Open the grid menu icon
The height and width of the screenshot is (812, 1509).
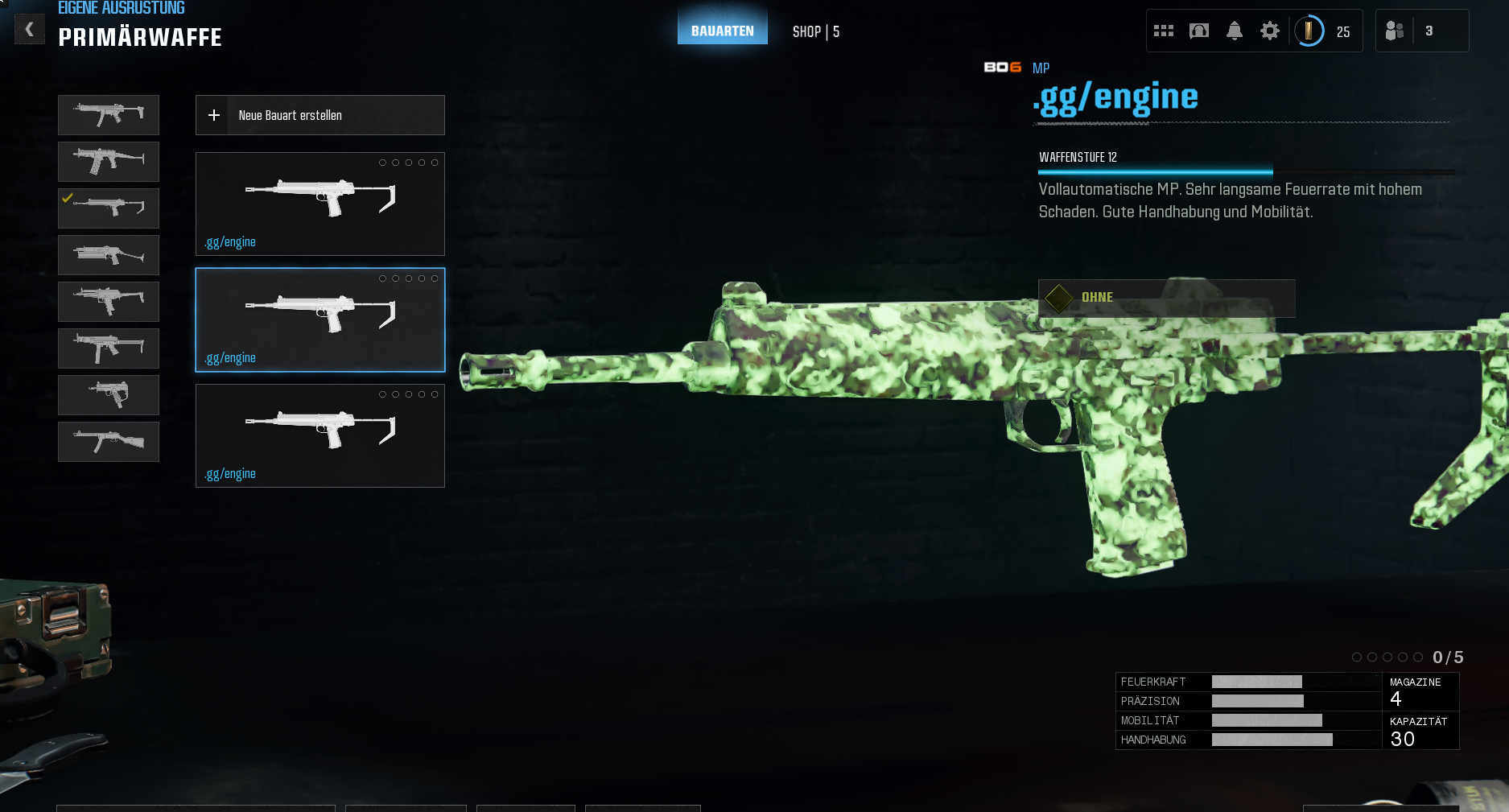(x=1163, y=31)
